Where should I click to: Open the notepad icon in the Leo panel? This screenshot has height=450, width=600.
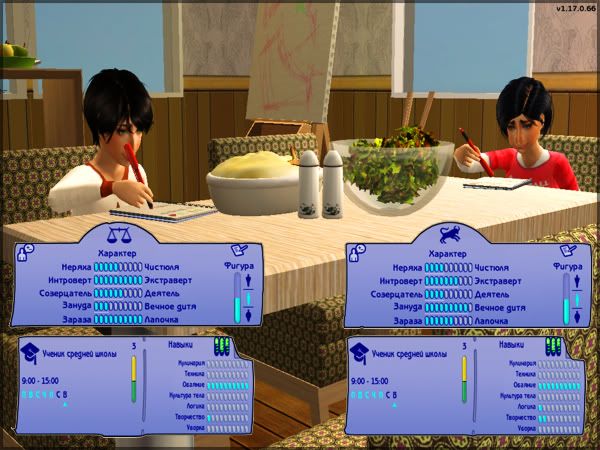tap(569, 250)
